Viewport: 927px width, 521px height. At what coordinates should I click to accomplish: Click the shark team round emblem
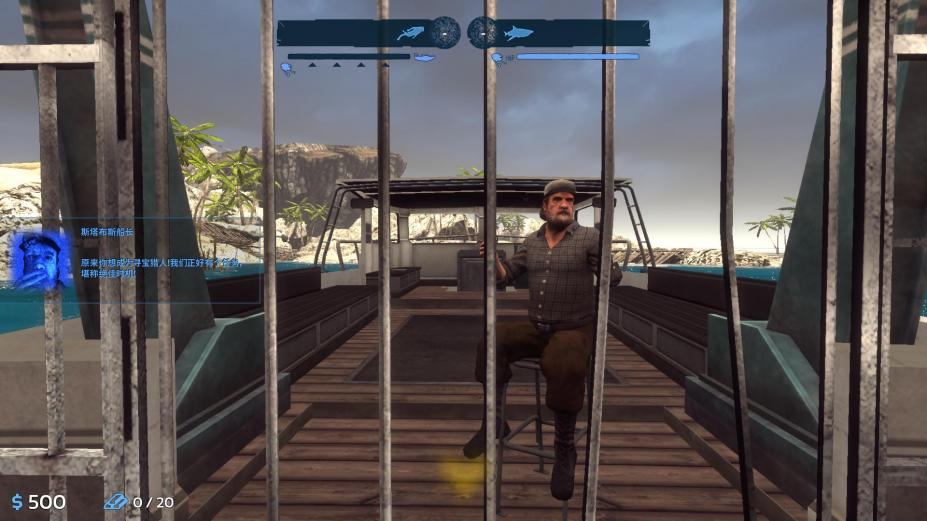click(482, 32)
